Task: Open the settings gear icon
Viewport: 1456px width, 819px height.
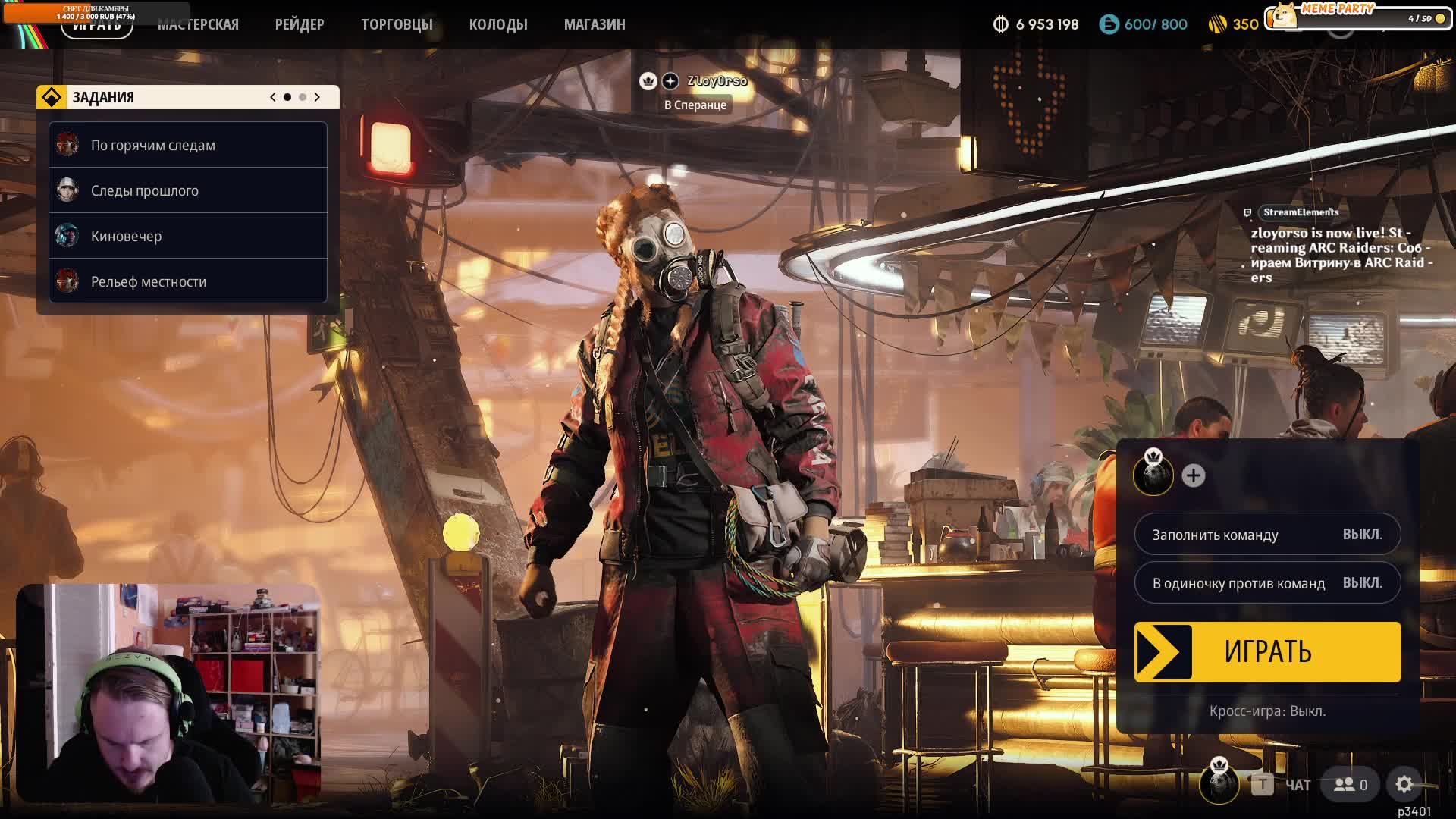Action: pyautogui.click(x=1404, y=785)
